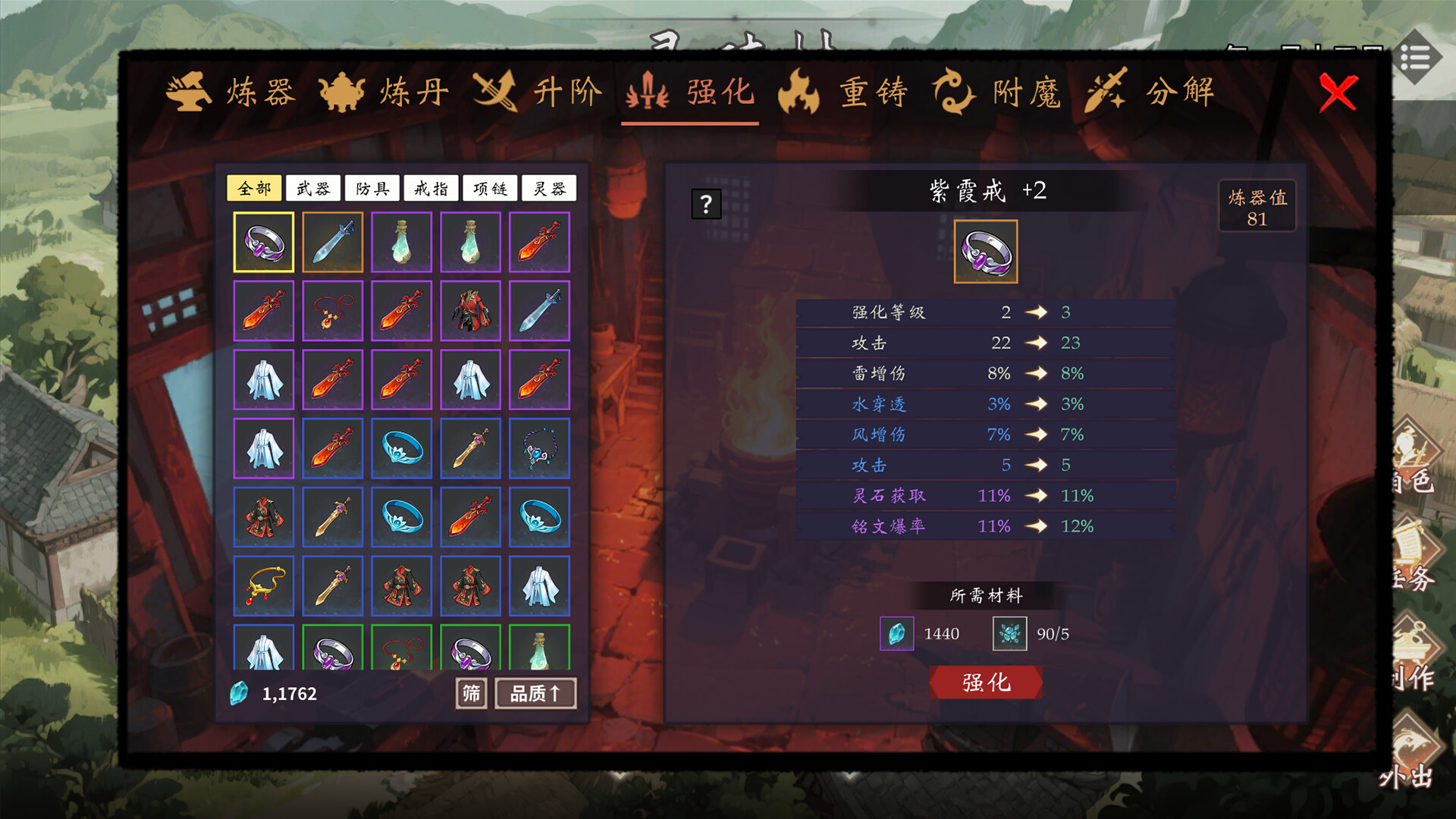Click the ? help button

pyautogui.click(x=707, y=202)
